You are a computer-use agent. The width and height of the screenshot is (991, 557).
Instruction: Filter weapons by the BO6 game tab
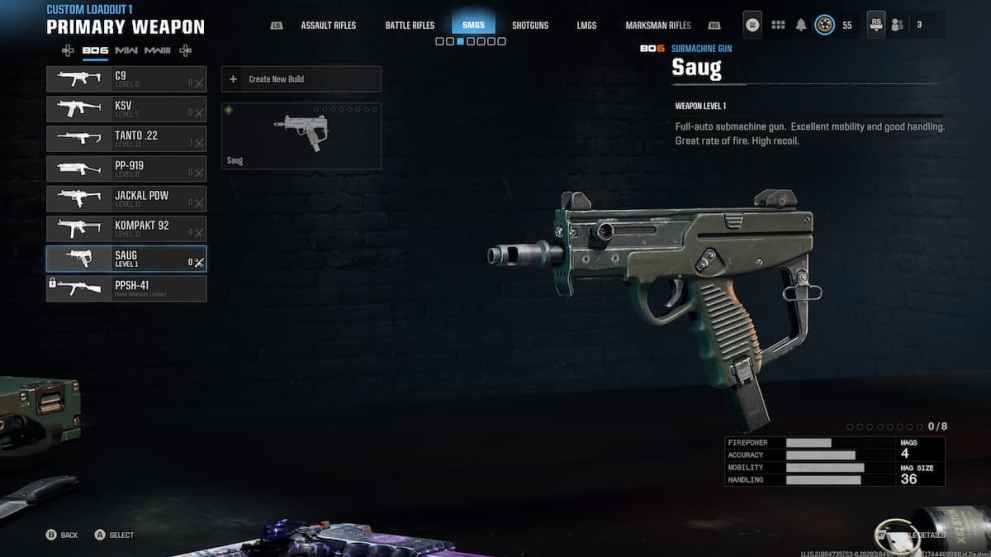95,50
